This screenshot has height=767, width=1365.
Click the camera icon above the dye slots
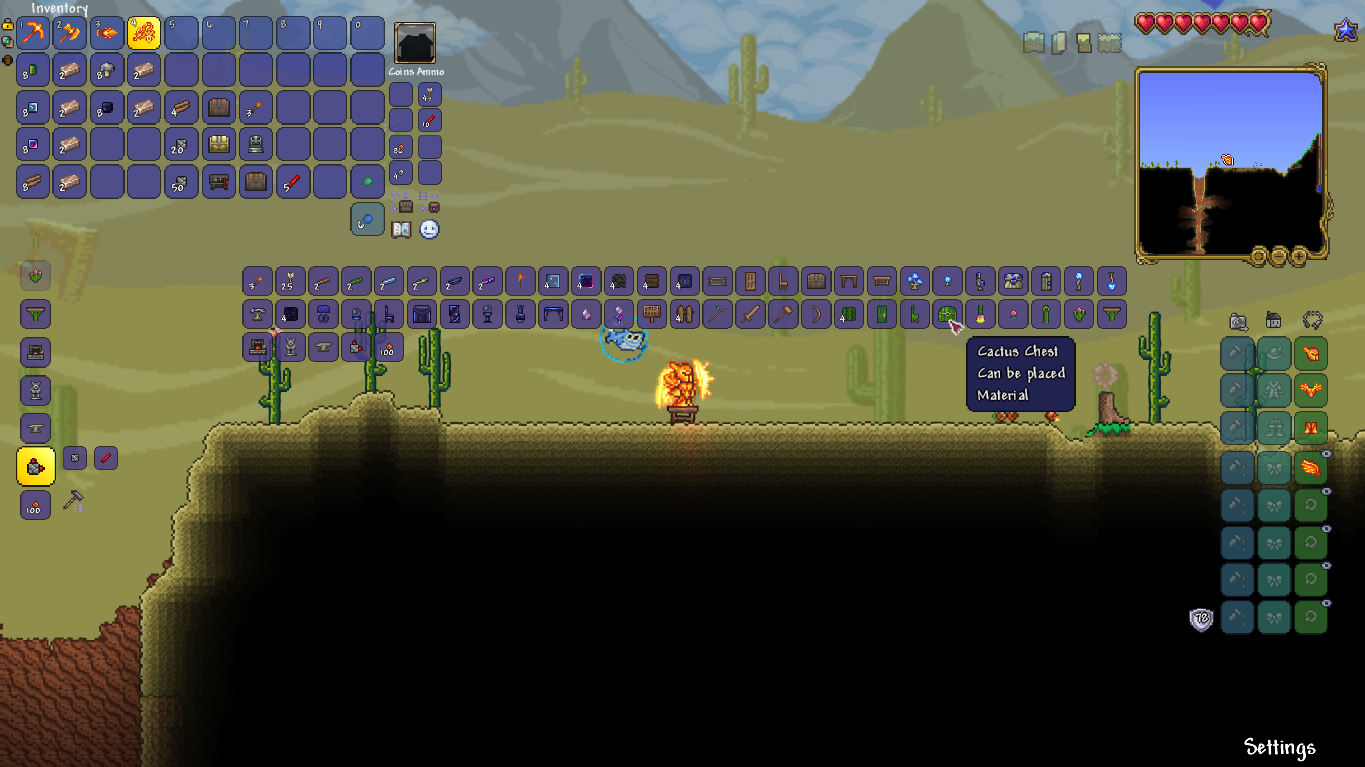coord(1237,321)
